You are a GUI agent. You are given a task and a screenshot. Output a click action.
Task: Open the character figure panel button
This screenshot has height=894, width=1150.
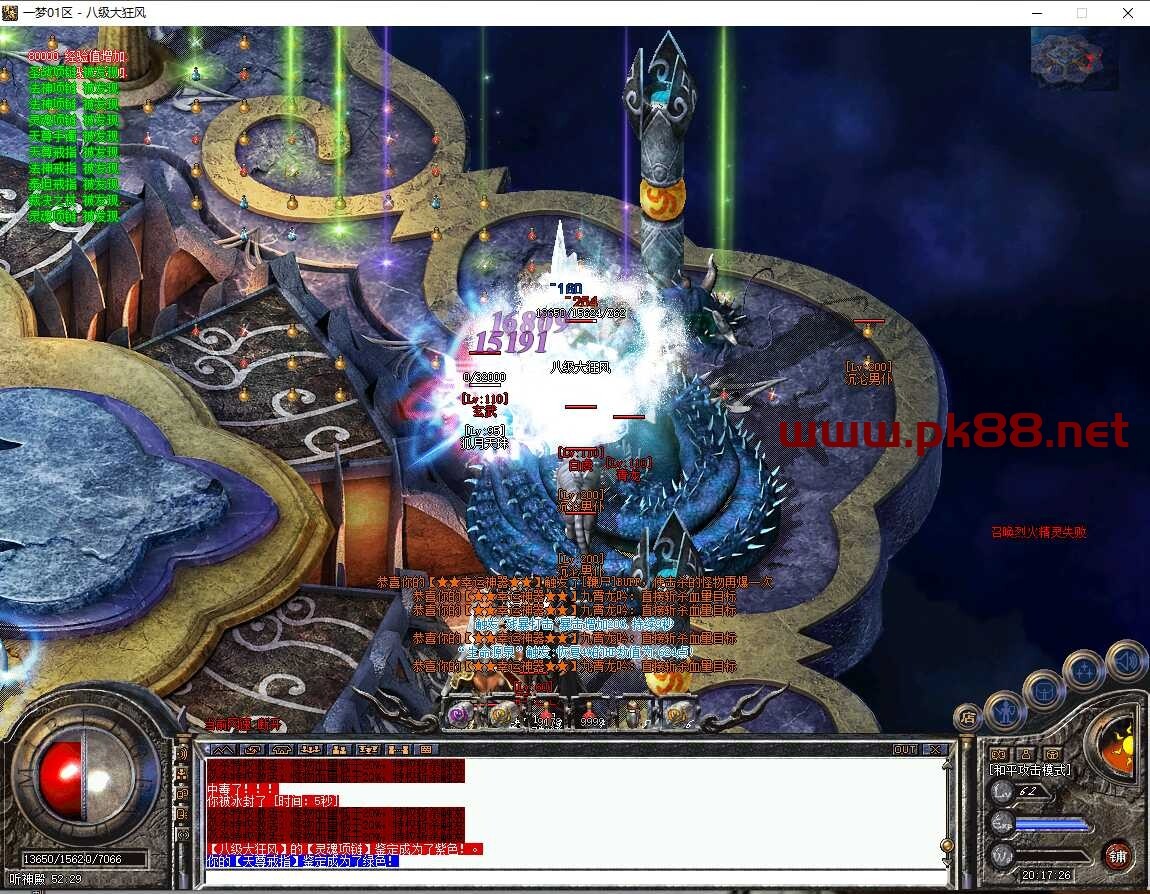1003,712
